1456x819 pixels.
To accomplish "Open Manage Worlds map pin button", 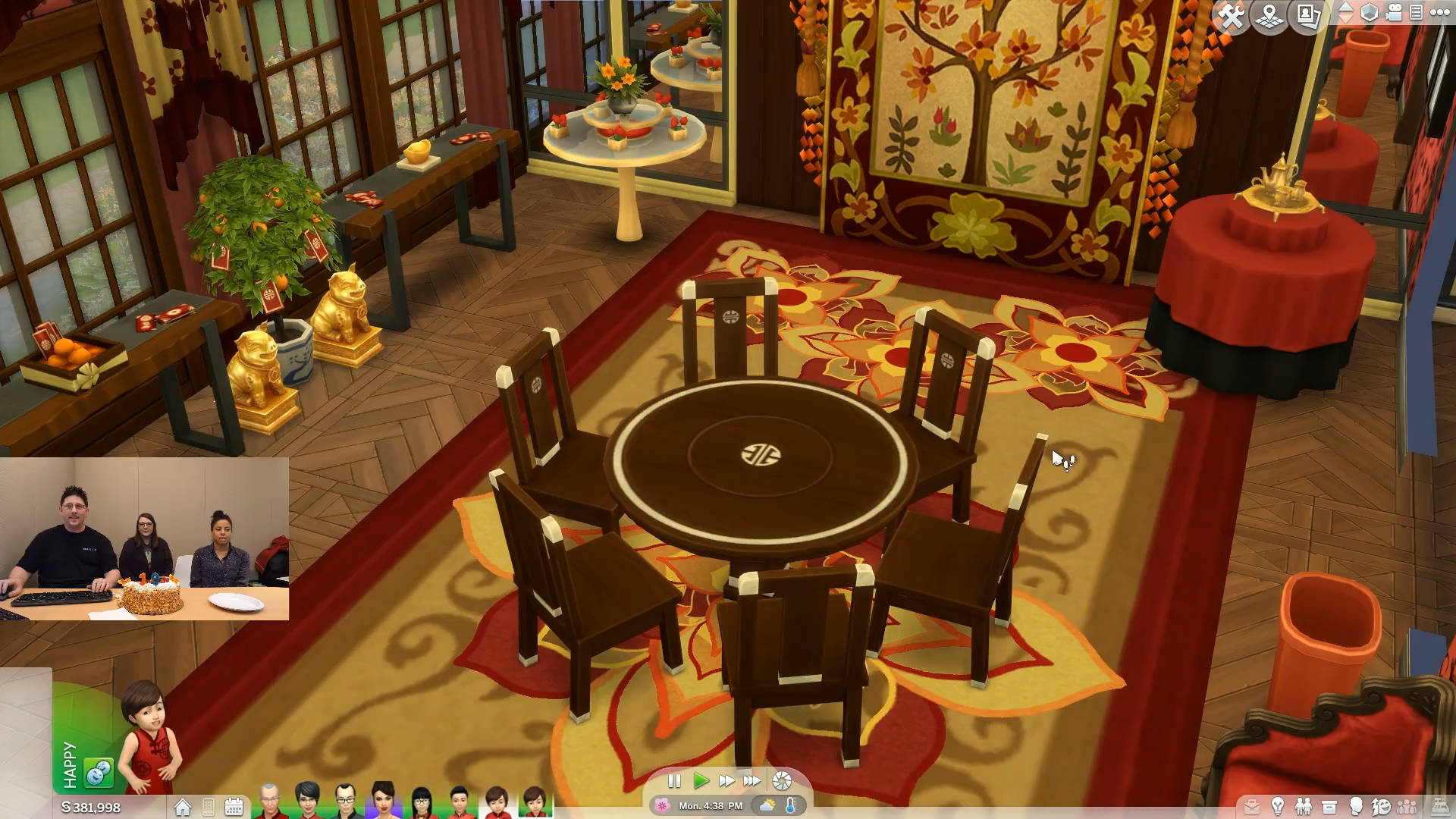I will pos(1270,16).
